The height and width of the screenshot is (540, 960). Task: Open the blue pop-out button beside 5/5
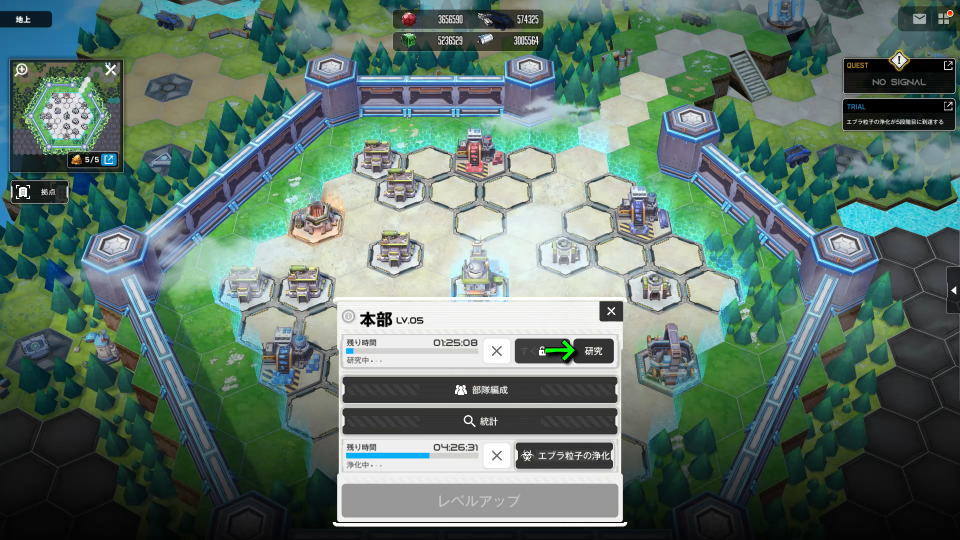(x=109, y=159)
